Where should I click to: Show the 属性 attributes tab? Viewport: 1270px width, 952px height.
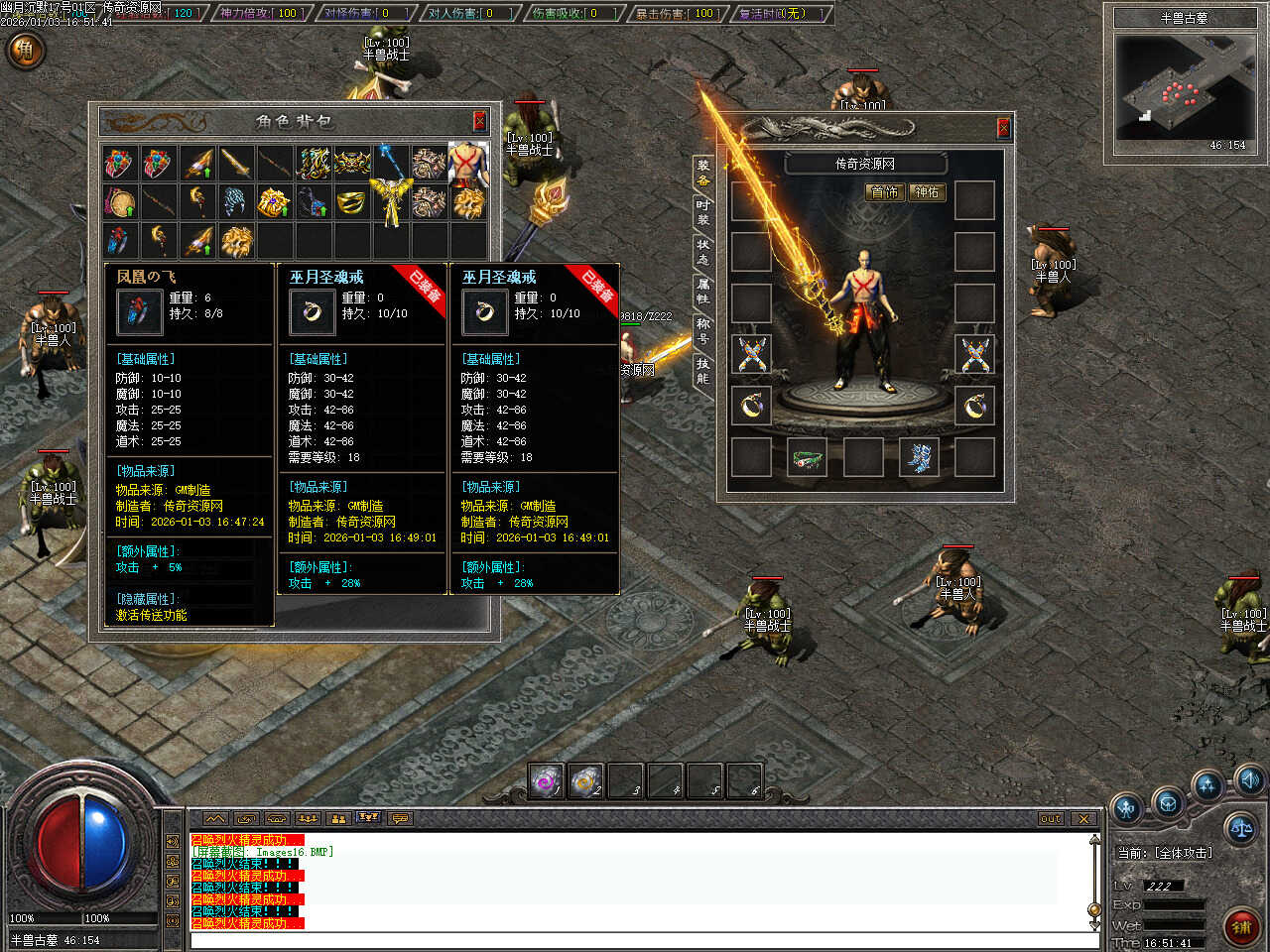702,291
